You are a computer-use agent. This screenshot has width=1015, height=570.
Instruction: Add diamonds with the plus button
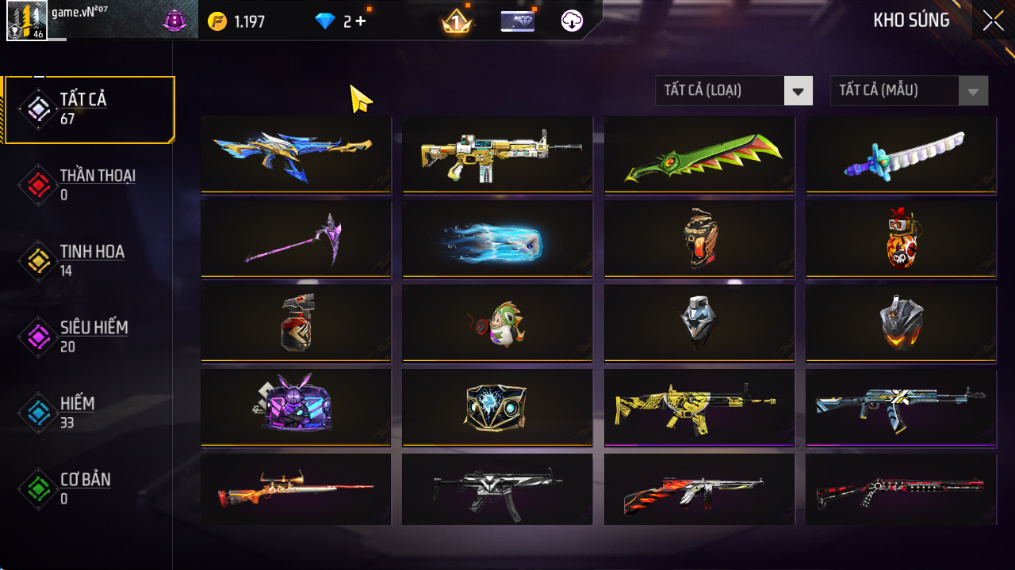pos(361,21)
